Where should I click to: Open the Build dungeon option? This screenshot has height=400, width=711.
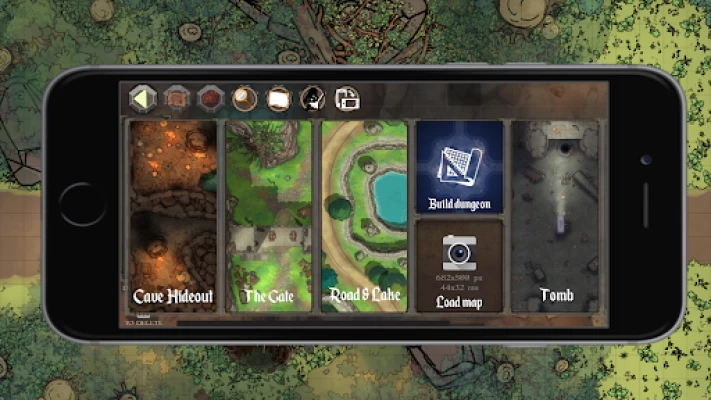(x=459, y=167)
